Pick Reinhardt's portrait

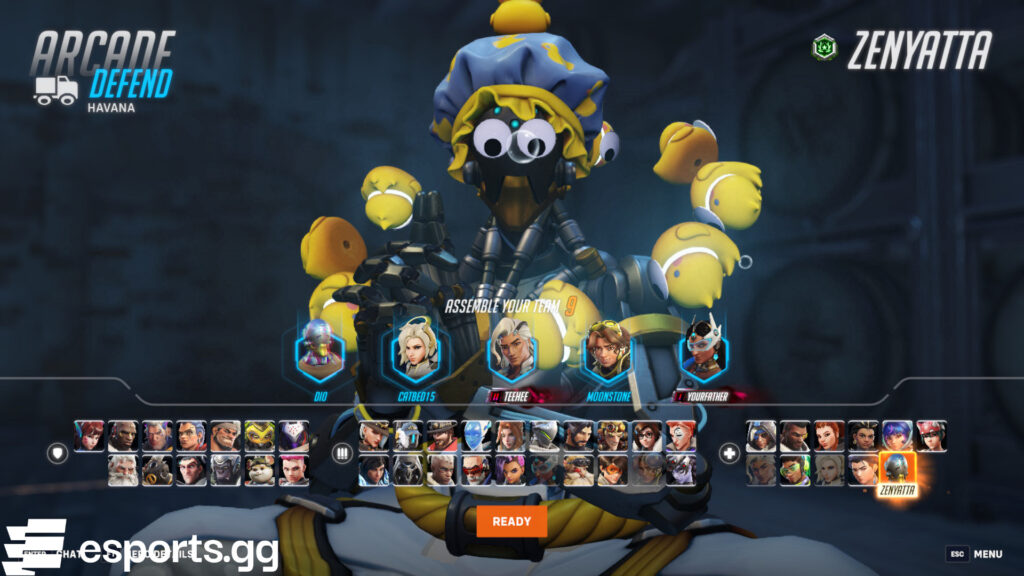123,470
